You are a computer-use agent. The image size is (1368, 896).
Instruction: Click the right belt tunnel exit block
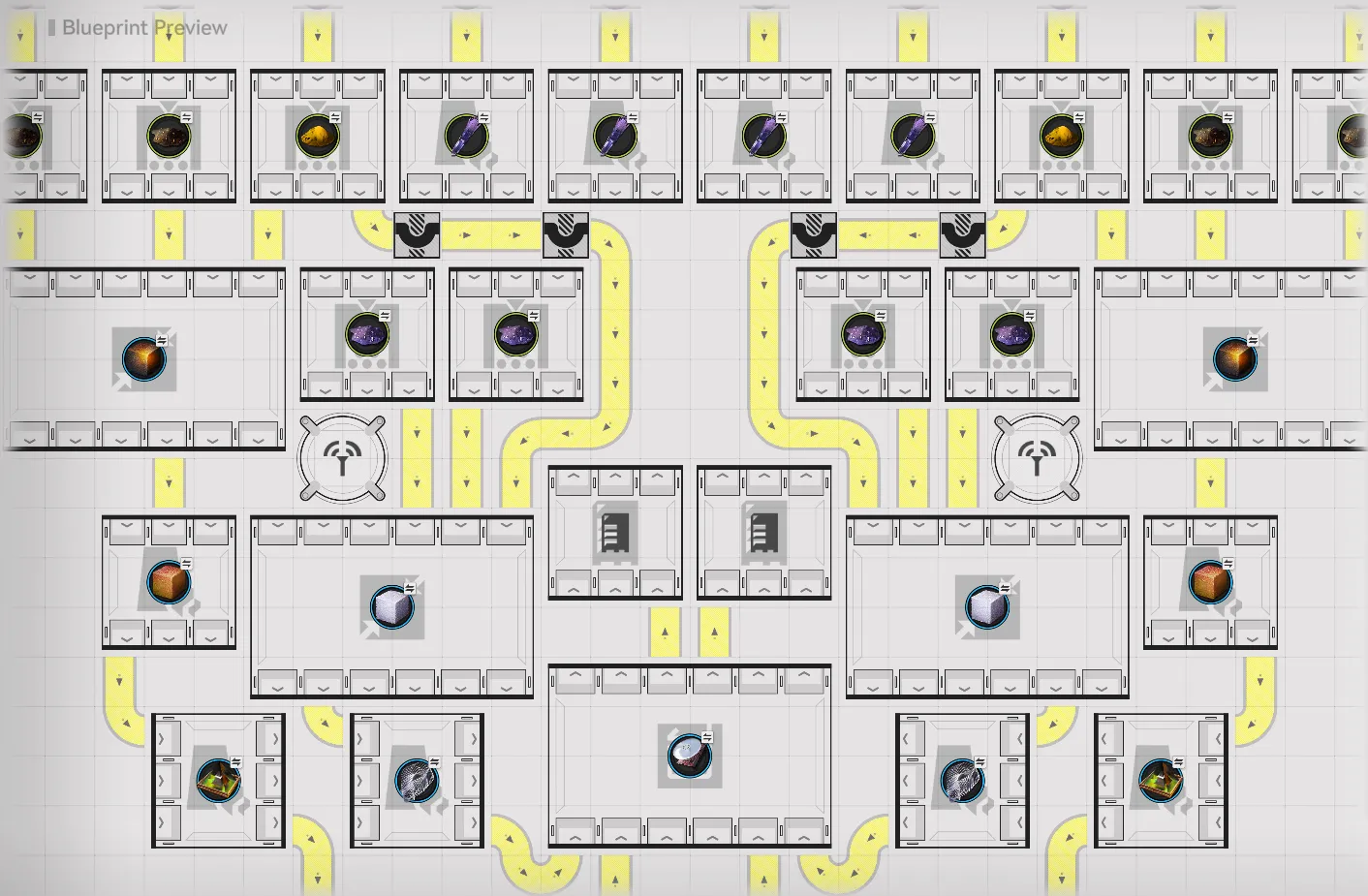tap(962, 232)
